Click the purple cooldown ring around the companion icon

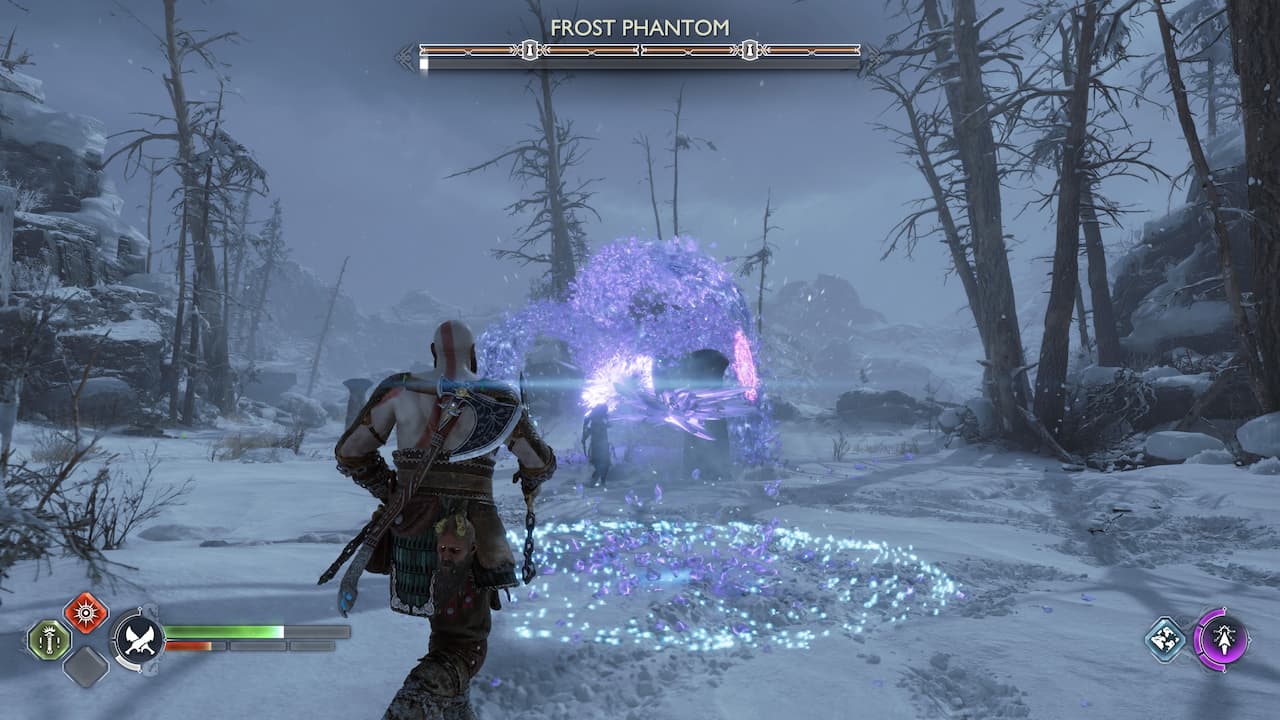(1198, 638)
